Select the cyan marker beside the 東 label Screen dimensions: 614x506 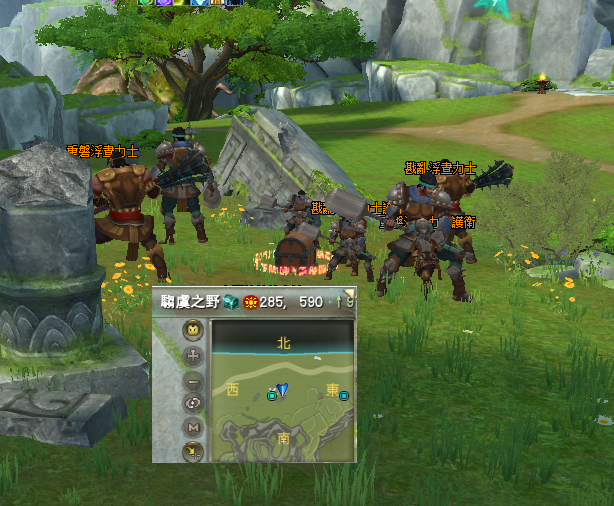[344, 396]
